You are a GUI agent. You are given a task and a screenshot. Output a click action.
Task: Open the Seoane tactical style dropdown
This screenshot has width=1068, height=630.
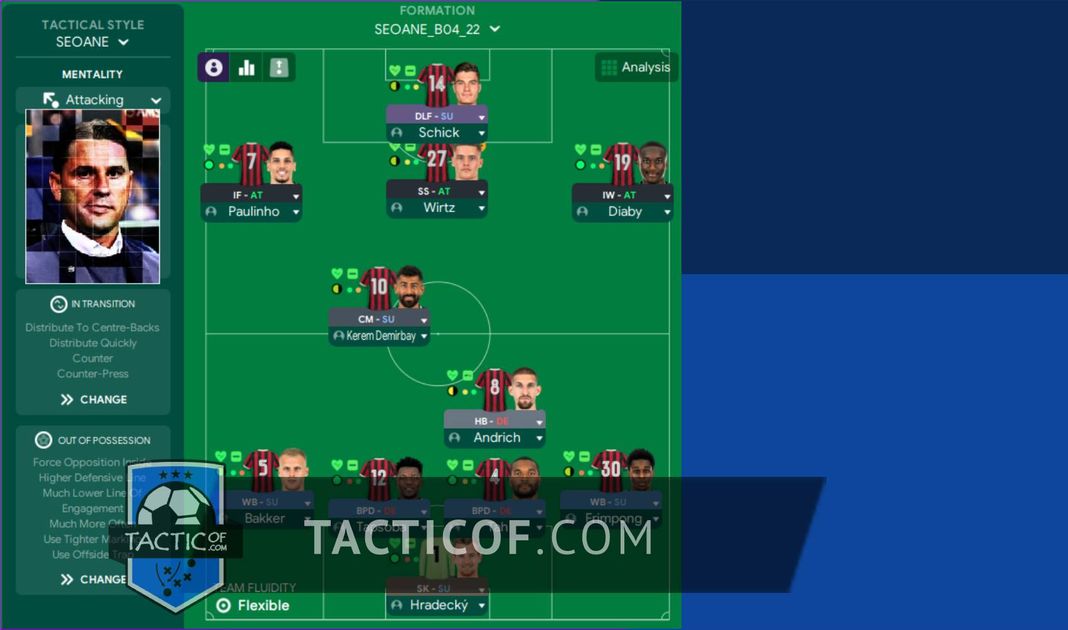click(x=94, y=42)
